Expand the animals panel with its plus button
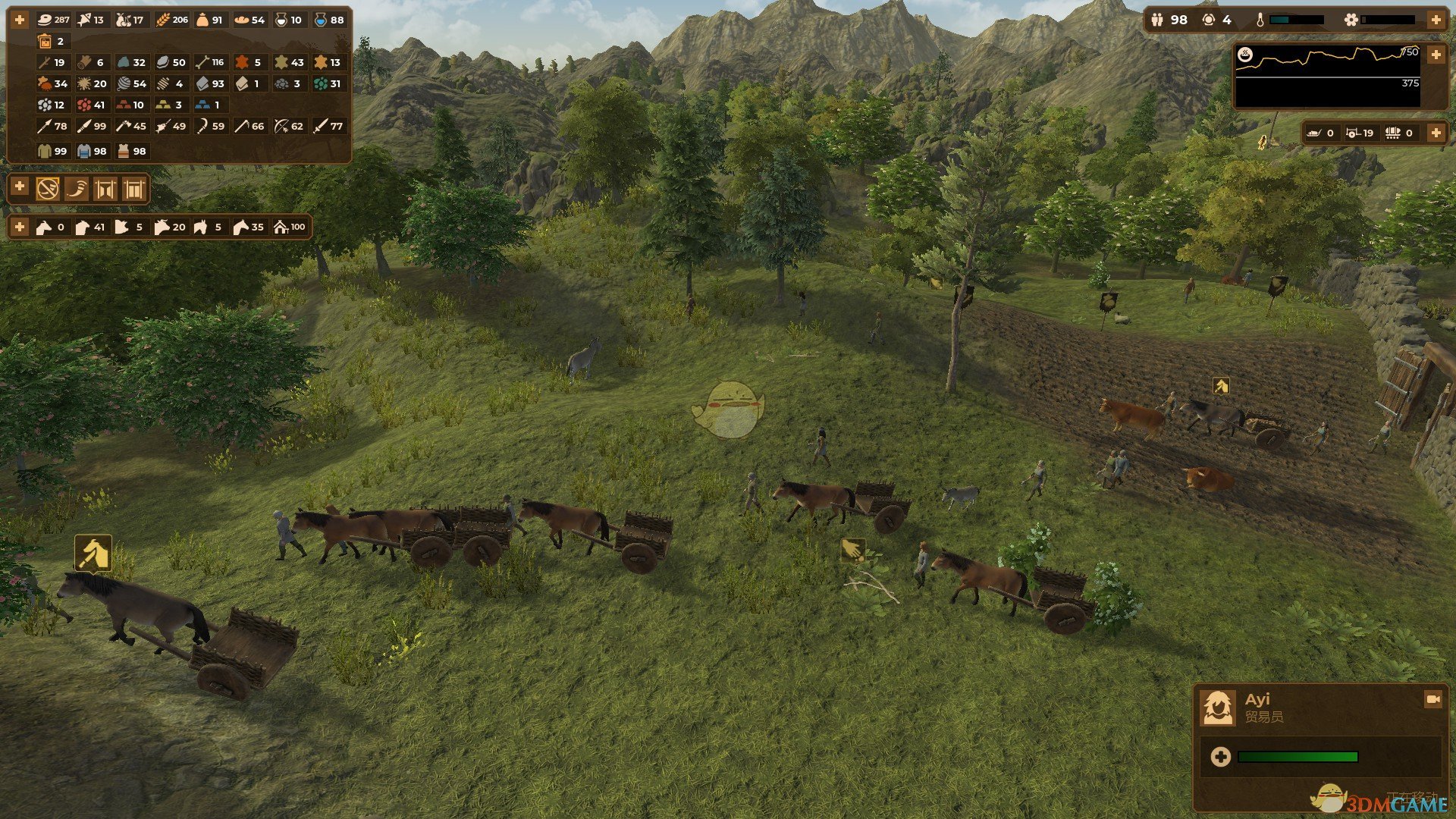Viewport: 1456px width, 819px height. point(20,227)
